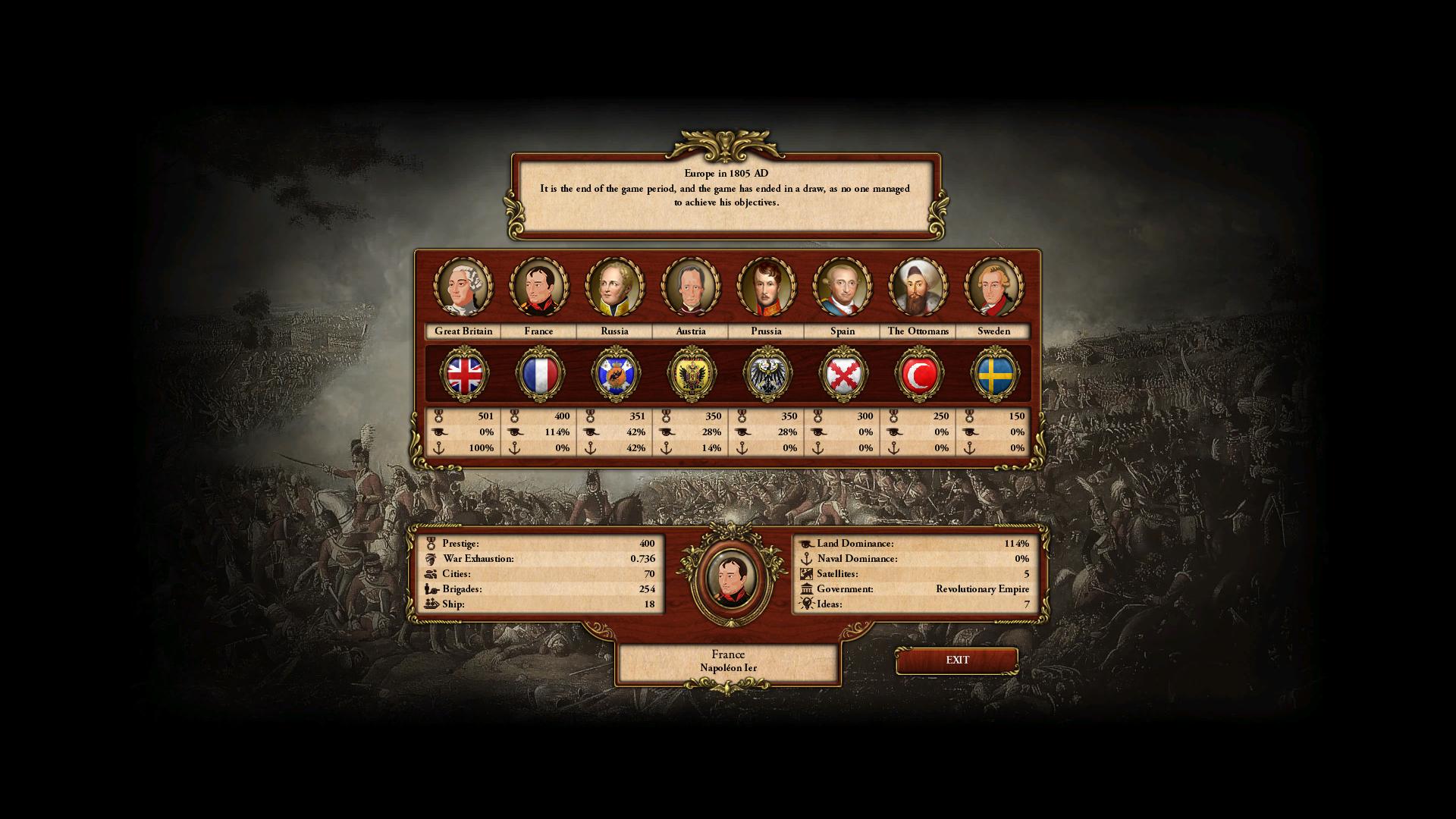Choose the Prussian black eagle shield

[x=767, y=374]
